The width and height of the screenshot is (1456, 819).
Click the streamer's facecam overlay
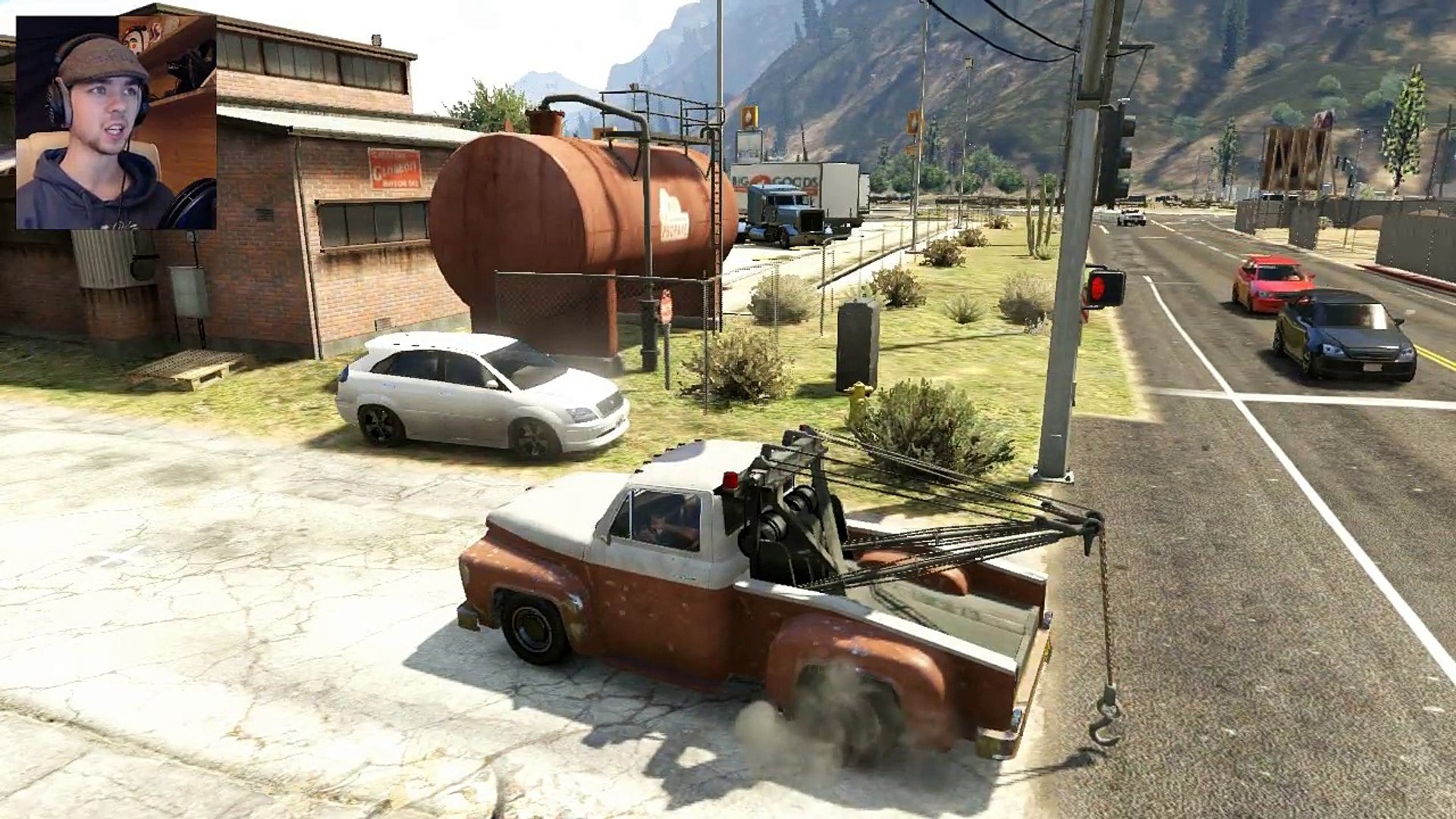[x=116, y=121]
